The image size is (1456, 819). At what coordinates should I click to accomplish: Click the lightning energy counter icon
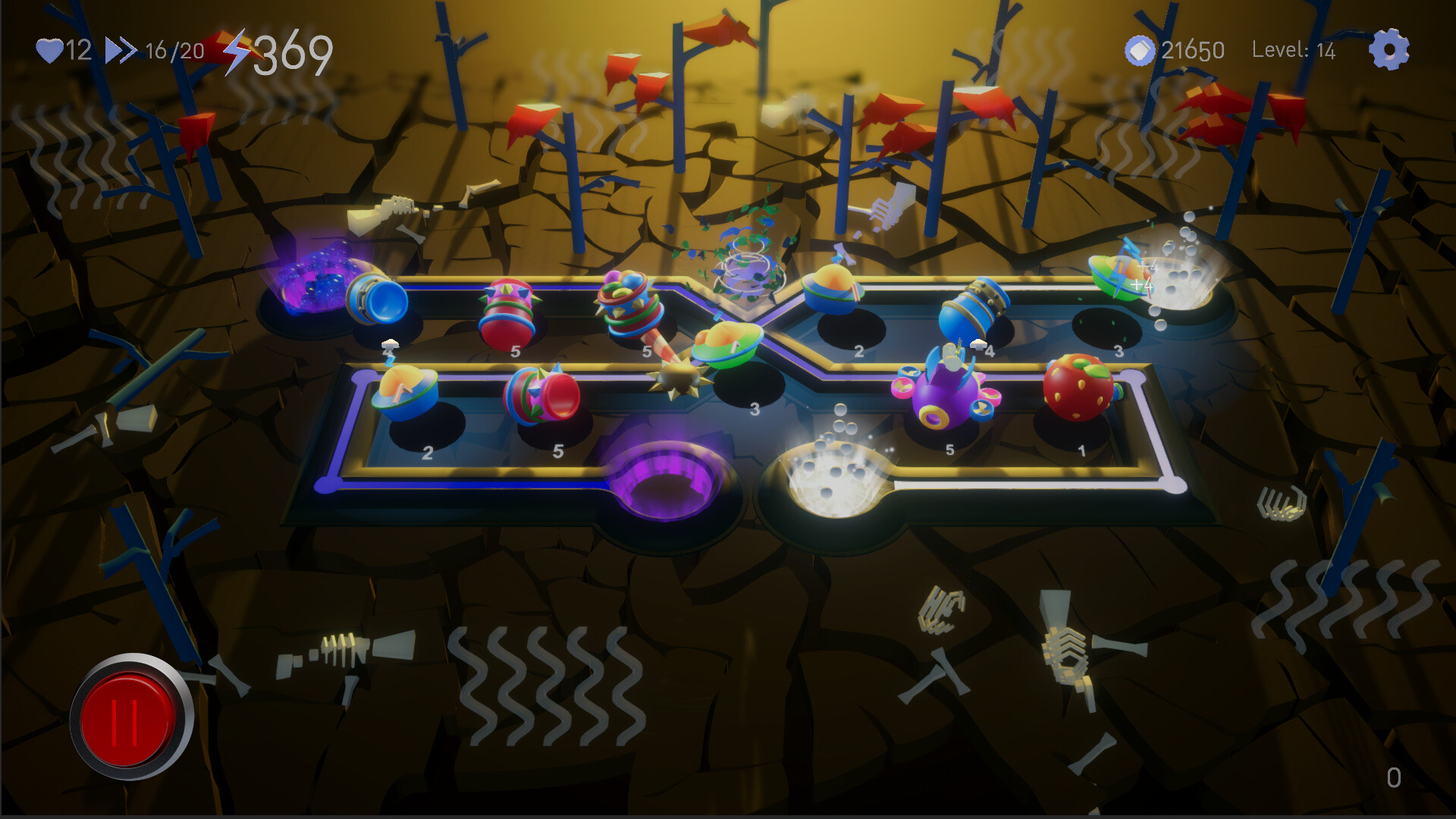(x=237, y=50)
